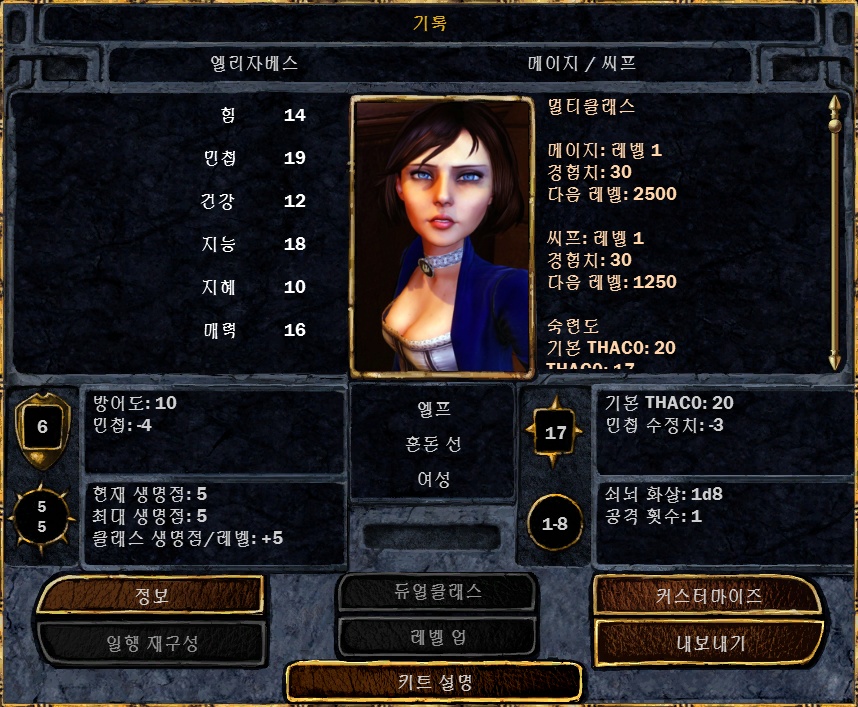Open the 커스터마이즈 customize button
858x707 pixels.
point(708,596)
